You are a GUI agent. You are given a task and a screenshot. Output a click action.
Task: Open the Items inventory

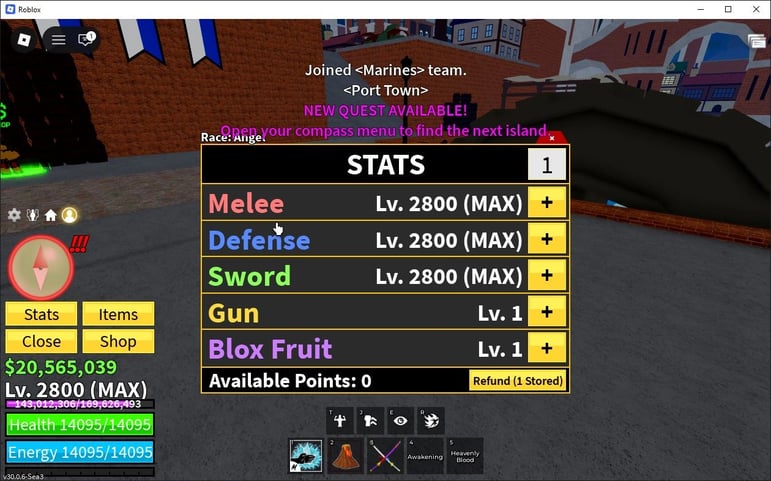click(118, 314)
